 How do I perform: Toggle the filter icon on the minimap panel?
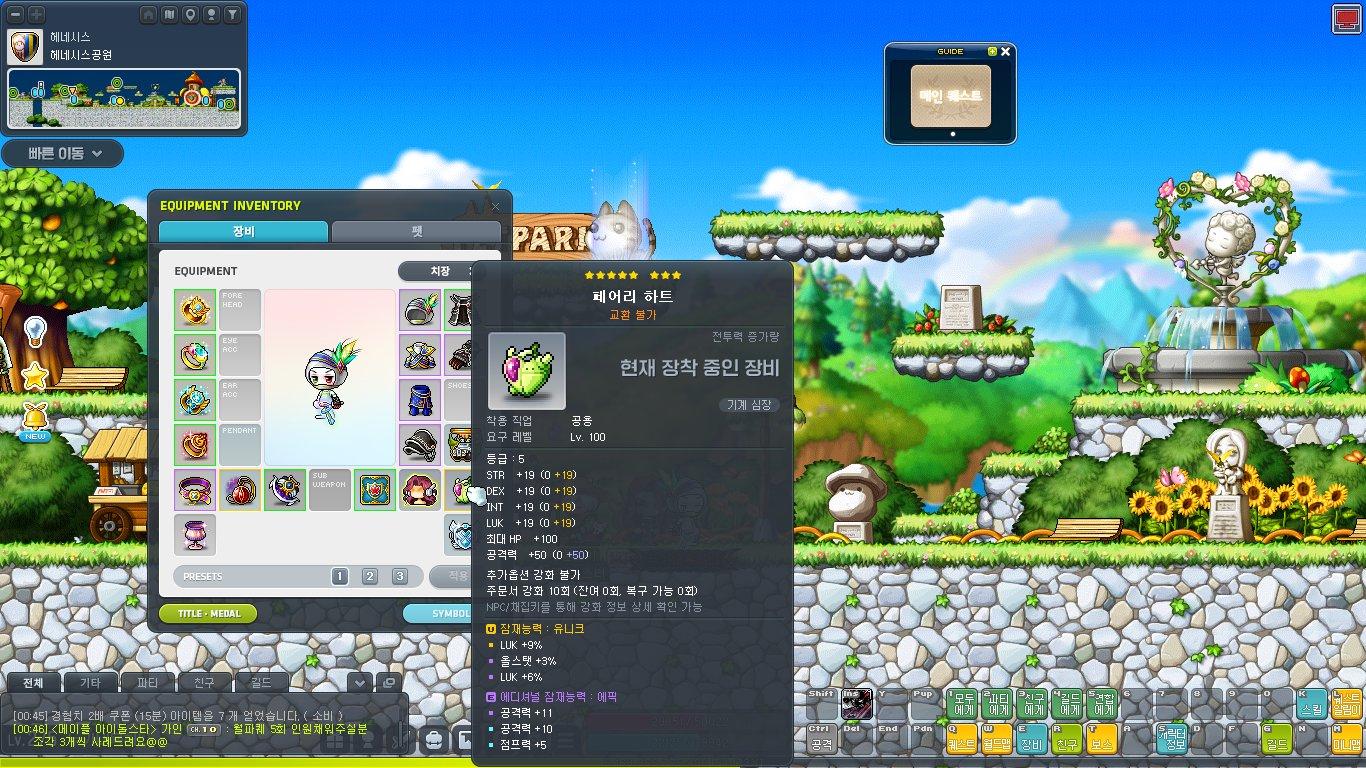[x=232, y=14]
